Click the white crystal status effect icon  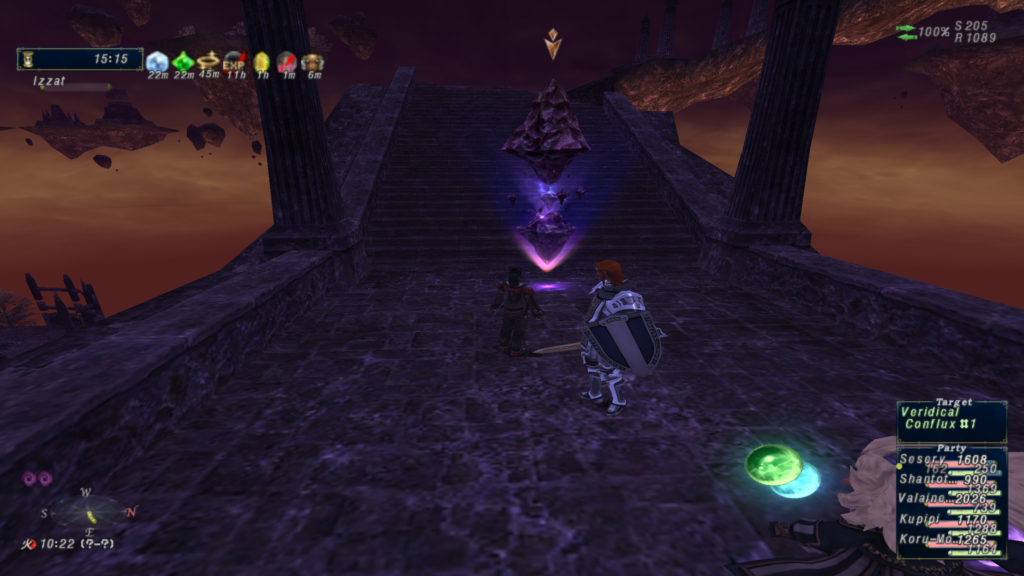click(157, 62)
